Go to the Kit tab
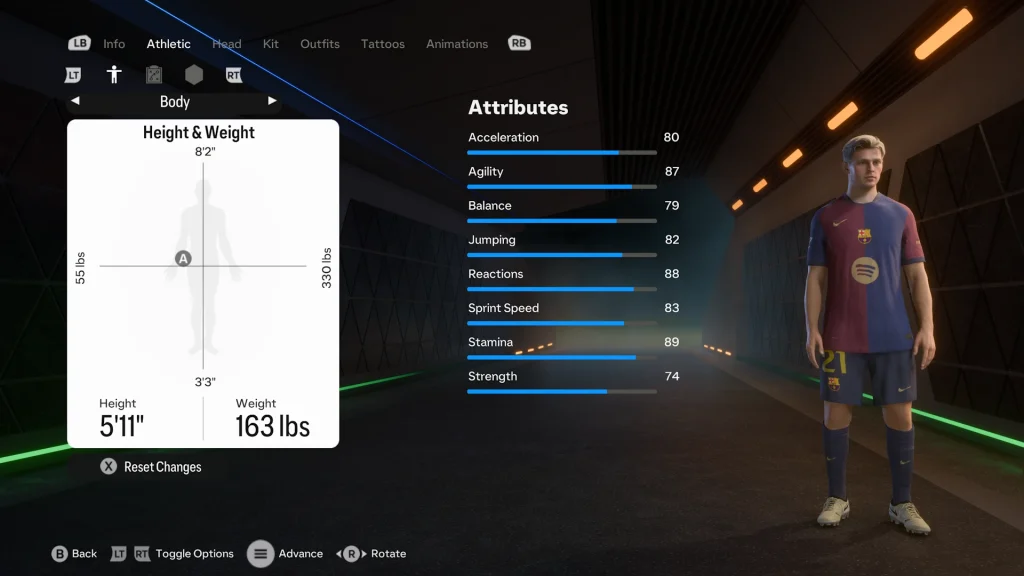 coord(271,44)
